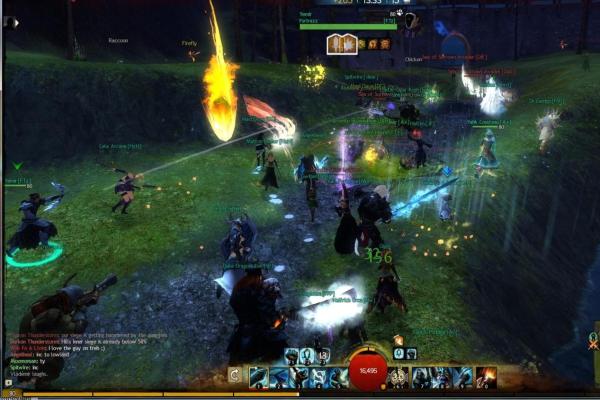Select the hooded target portrait
The height and width of the screenshot is (400, 600).
pos(413,21)
